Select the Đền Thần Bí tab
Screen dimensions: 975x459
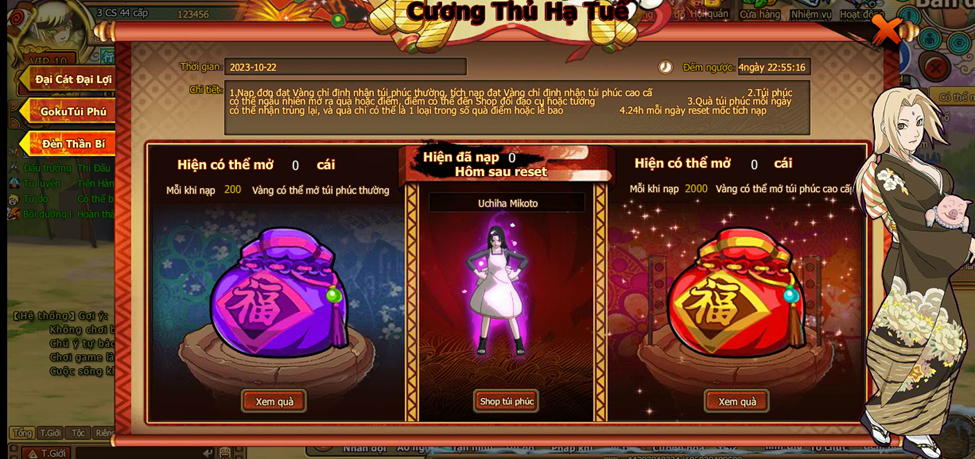pos(72,144)
